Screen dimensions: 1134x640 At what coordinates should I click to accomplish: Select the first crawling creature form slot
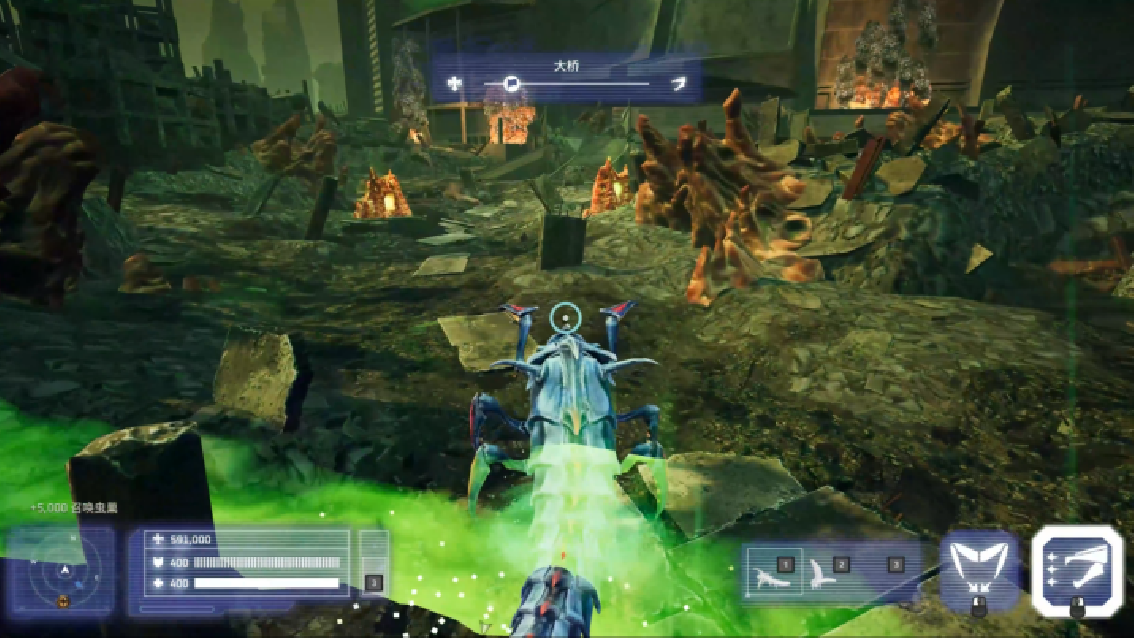775,575
